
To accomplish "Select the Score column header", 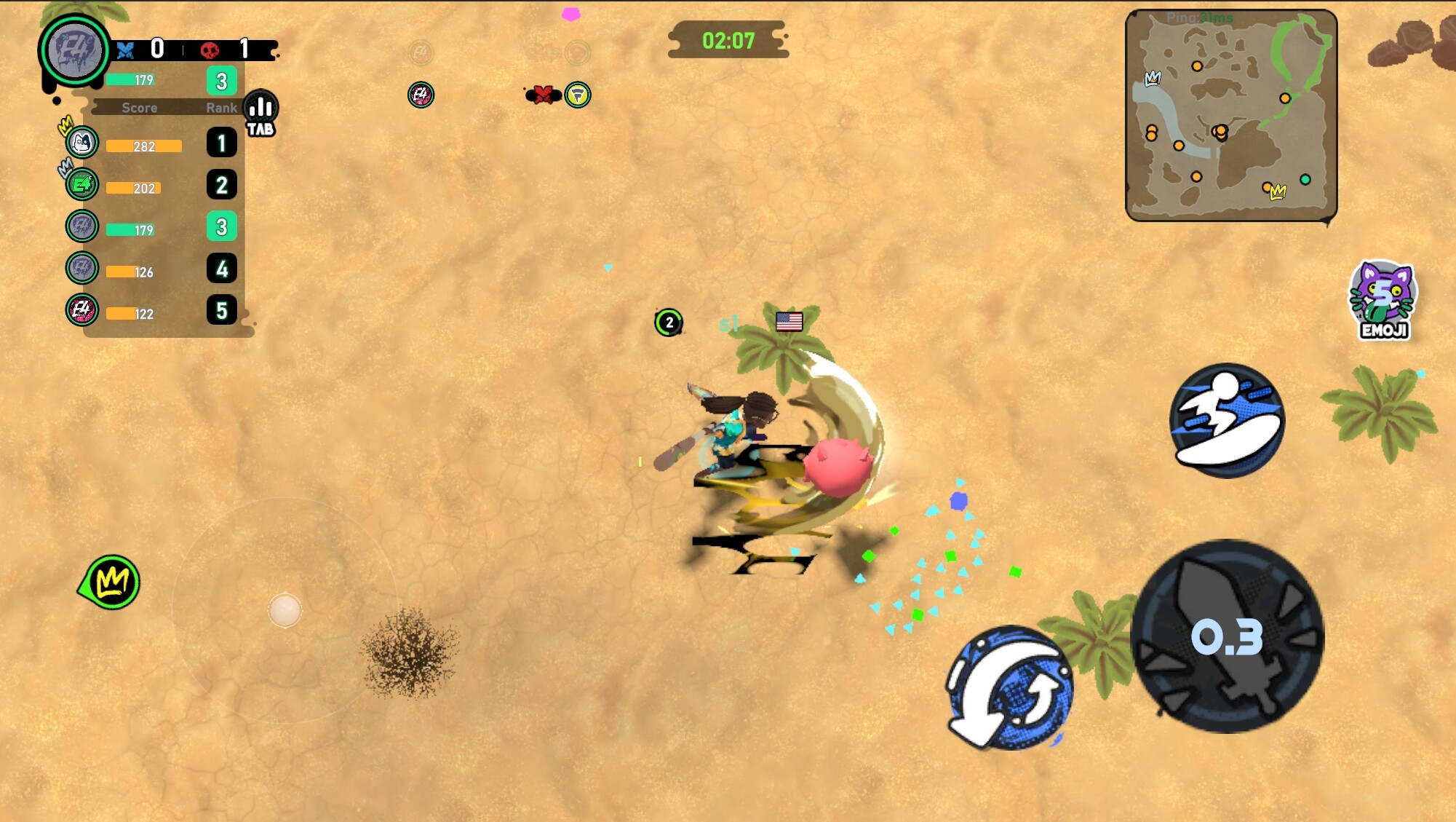I will (140, 108).
